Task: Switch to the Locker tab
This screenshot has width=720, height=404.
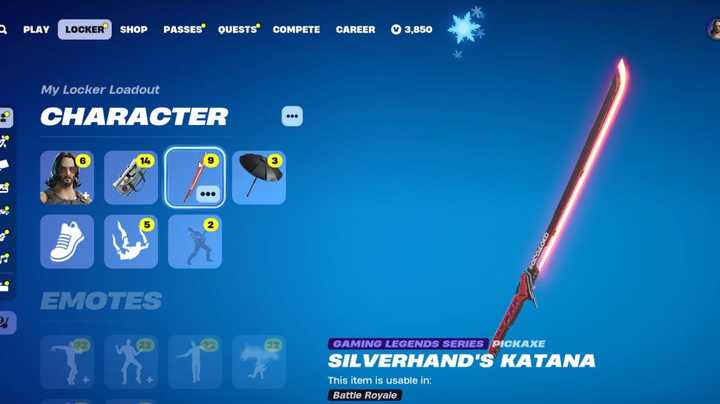Action: point(84,30)
